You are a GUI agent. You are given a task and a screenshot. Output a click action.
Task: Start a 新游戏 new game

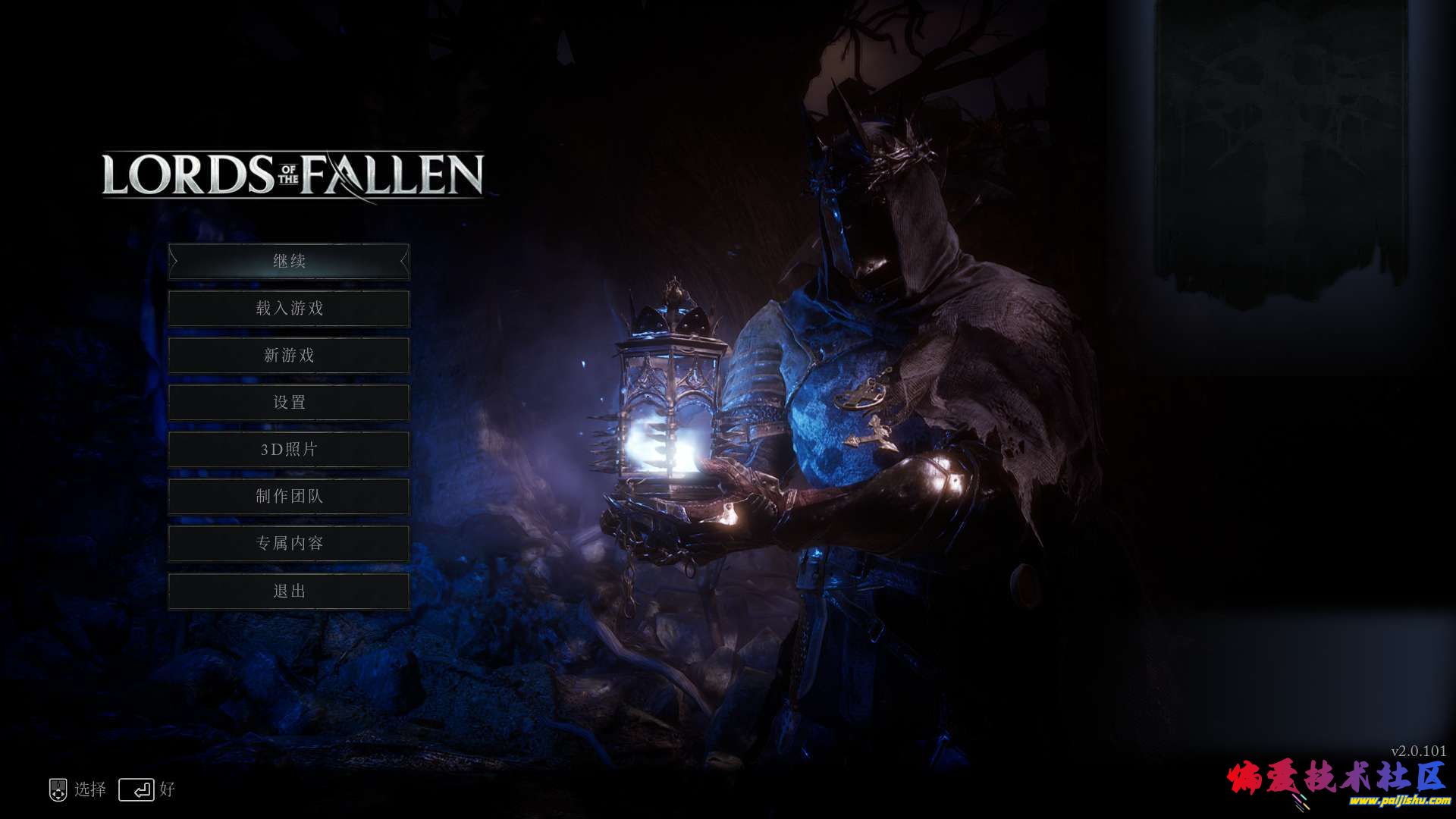tap(289, 356)
